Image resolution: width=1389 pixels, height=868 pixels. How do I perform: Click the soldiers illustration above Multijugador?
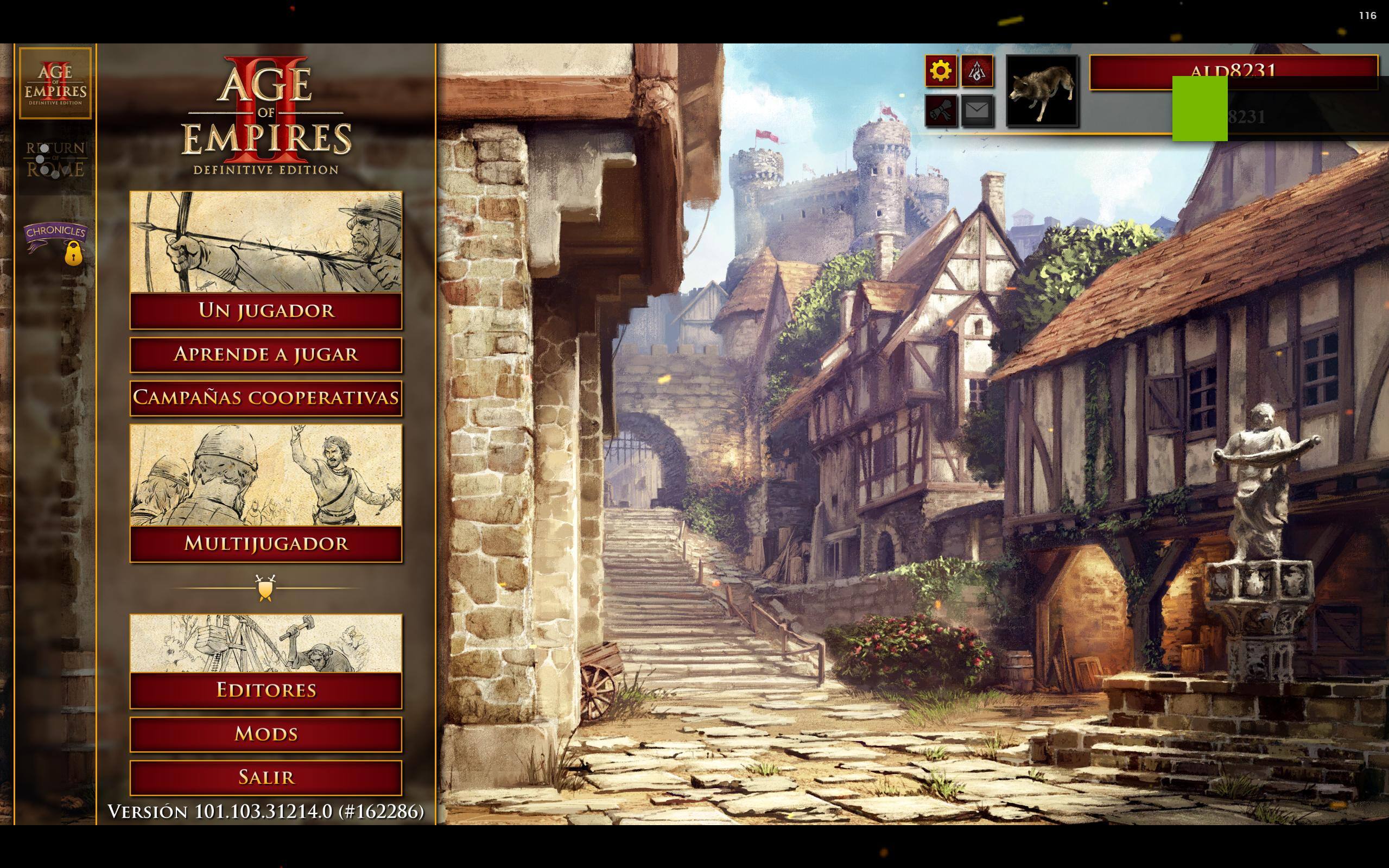(x=266, y=475)
